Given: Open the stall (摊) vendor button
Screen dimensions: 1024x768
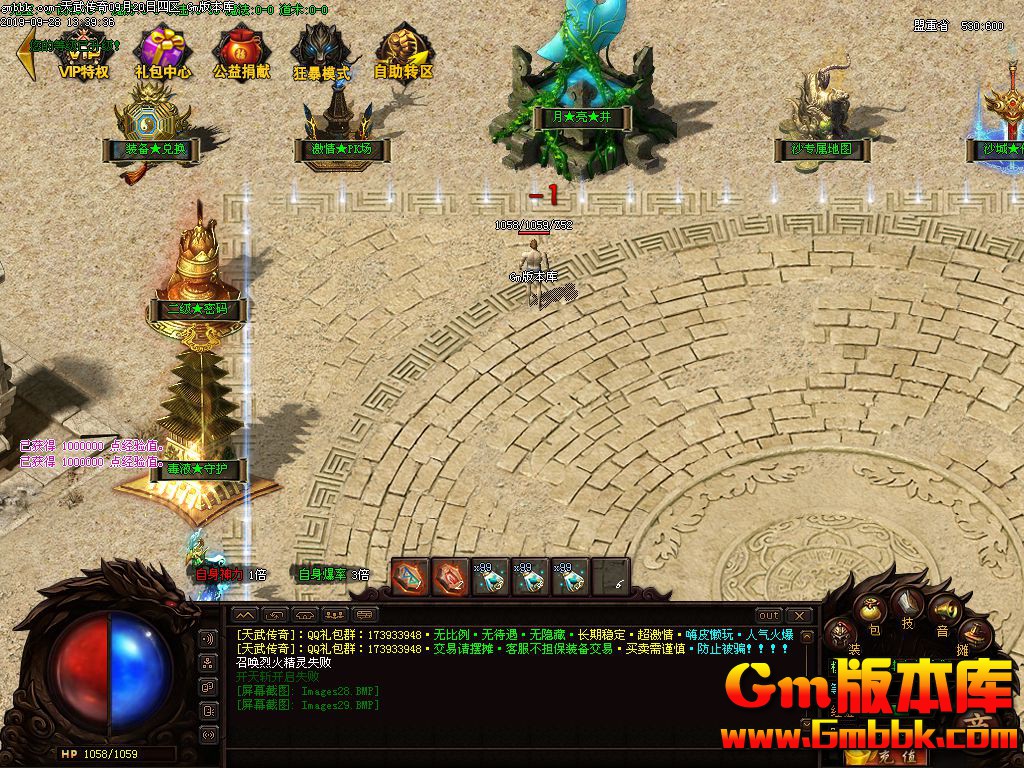Looking at the screenshot, I should click(x=973, y=634).
